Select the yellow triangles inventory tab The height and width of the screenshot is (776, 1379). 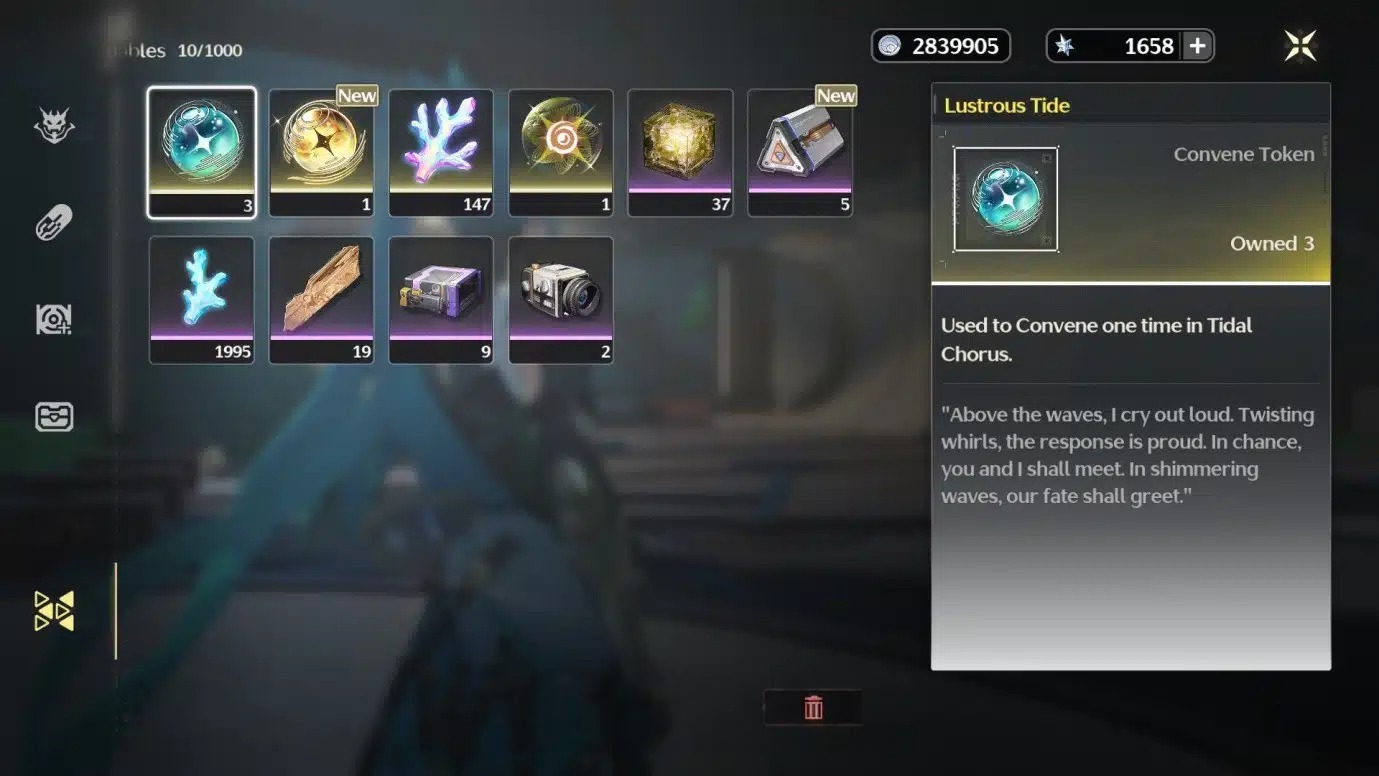(x=54, y=611)
